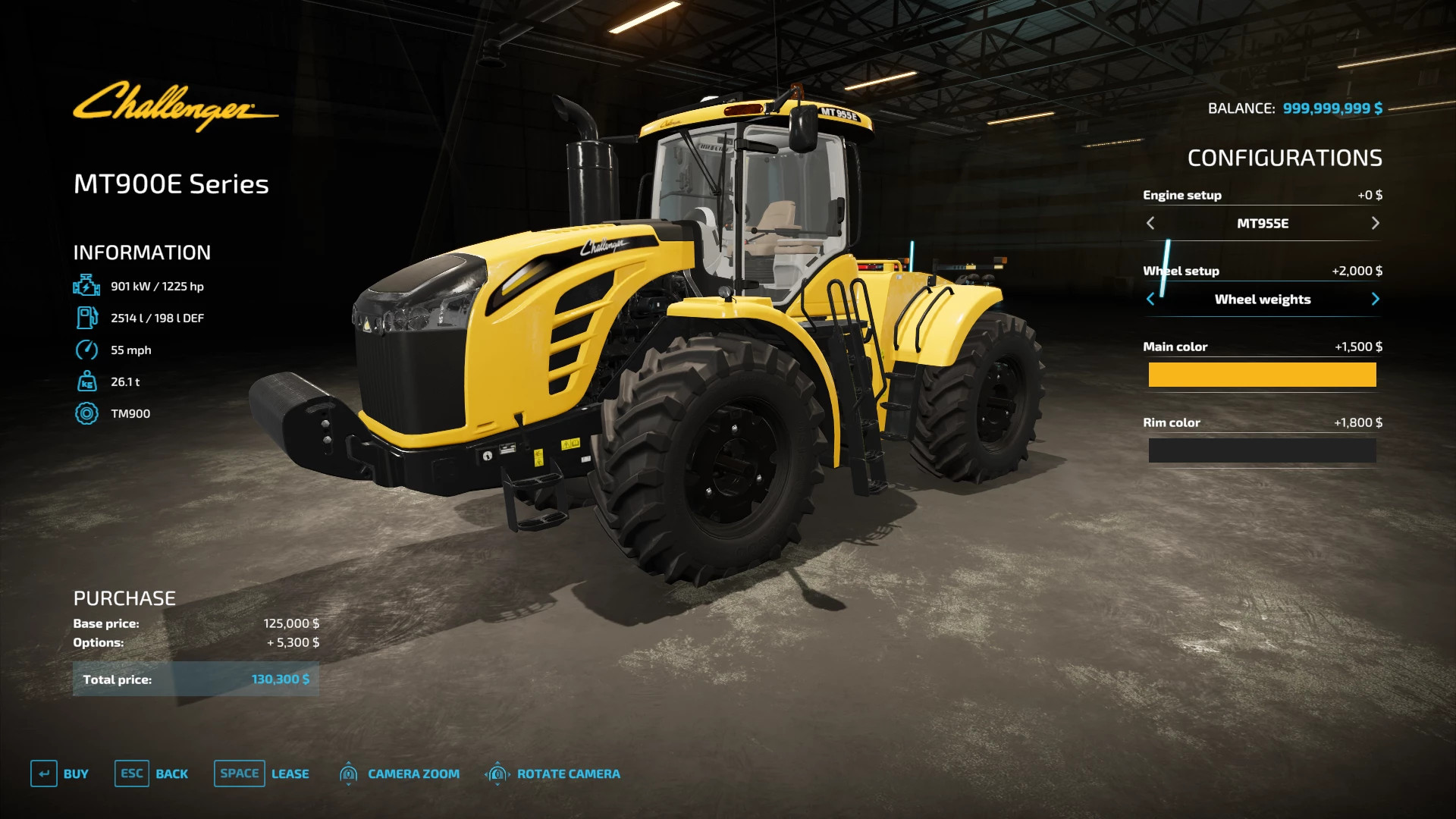This screenshot has width=1456, height=819.
Task: Click the Camera Zoom icon
Action: click(x=348, y=773)
